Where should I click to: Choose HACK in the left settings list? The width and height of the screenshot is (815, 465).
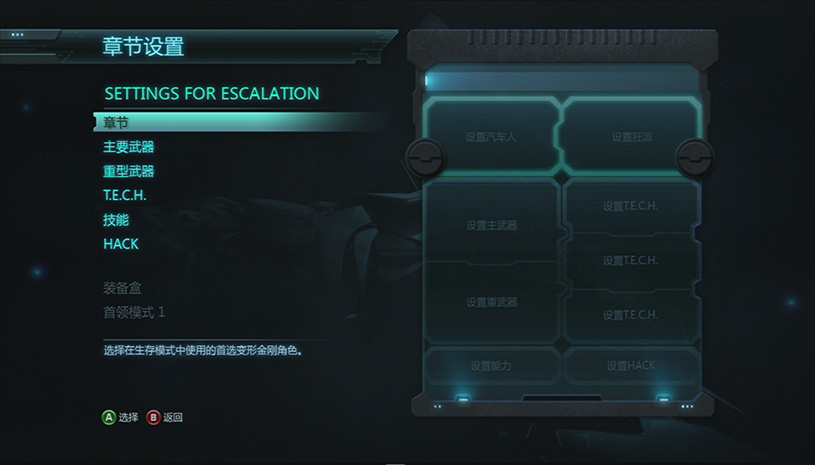coord(121,244)
